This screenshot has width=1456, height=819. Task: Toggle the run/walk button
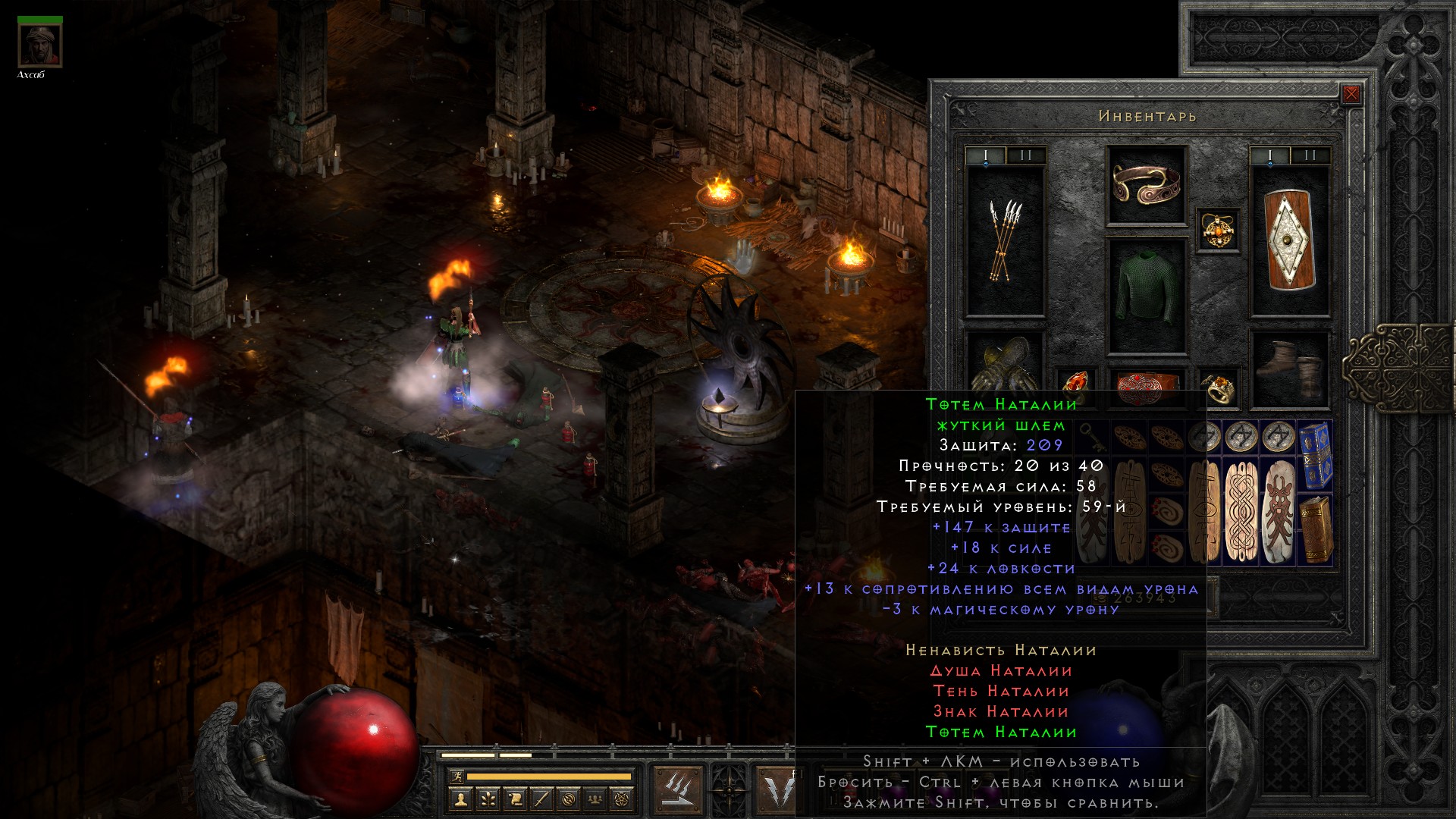[456, 777]
